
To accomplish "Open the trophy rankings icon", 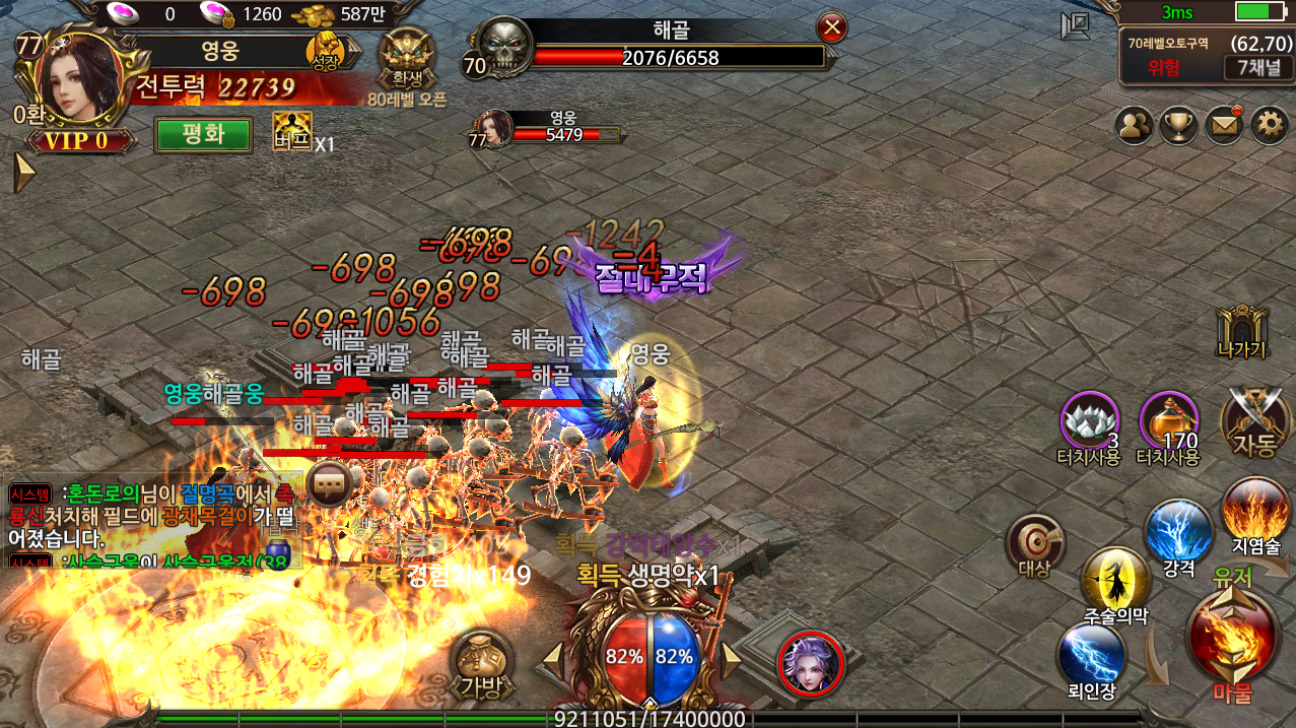I will 1178,125.
